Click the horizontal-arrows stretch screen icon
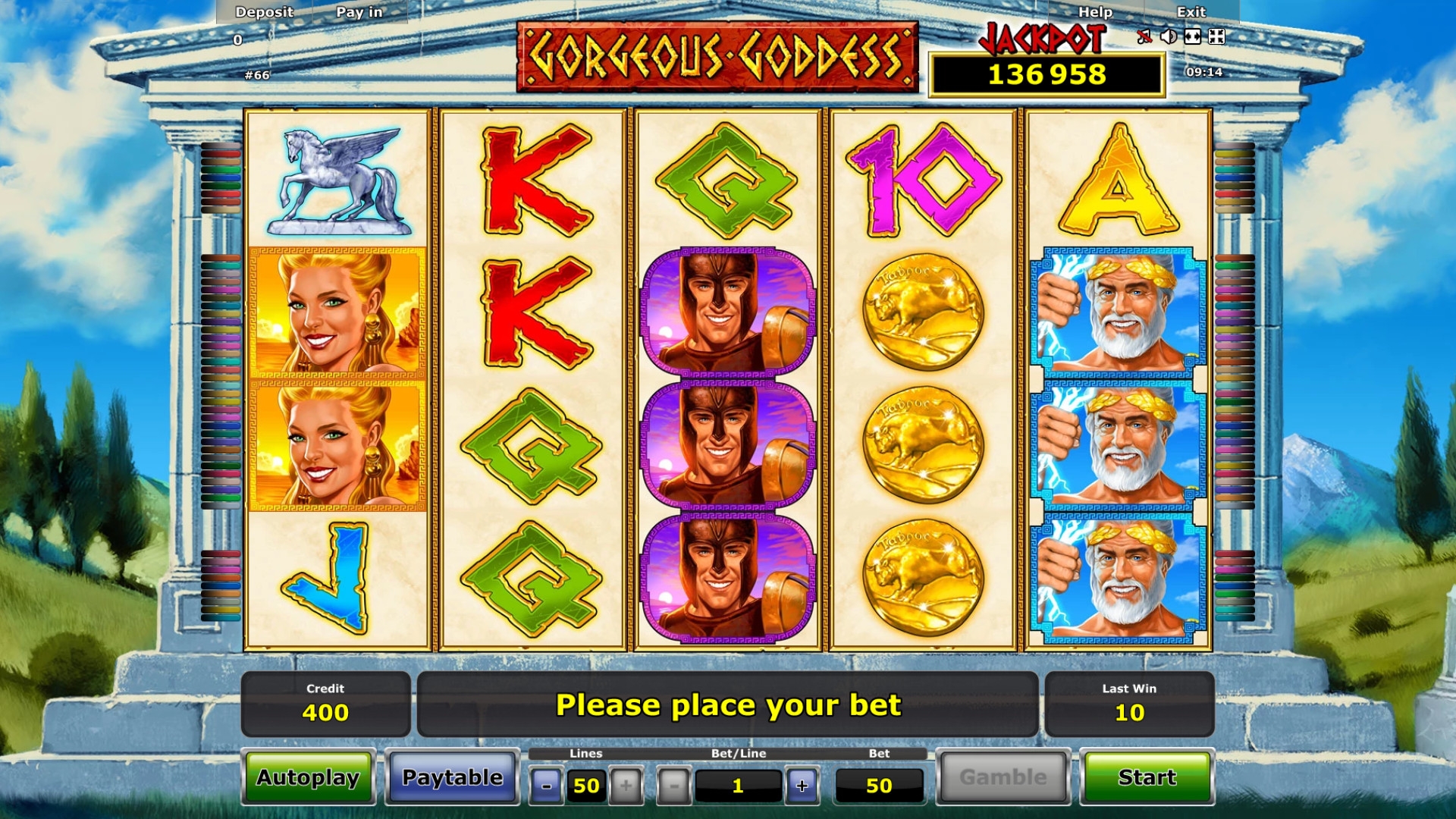The height and width of the screenshot is (819, 1456). 1193,36
